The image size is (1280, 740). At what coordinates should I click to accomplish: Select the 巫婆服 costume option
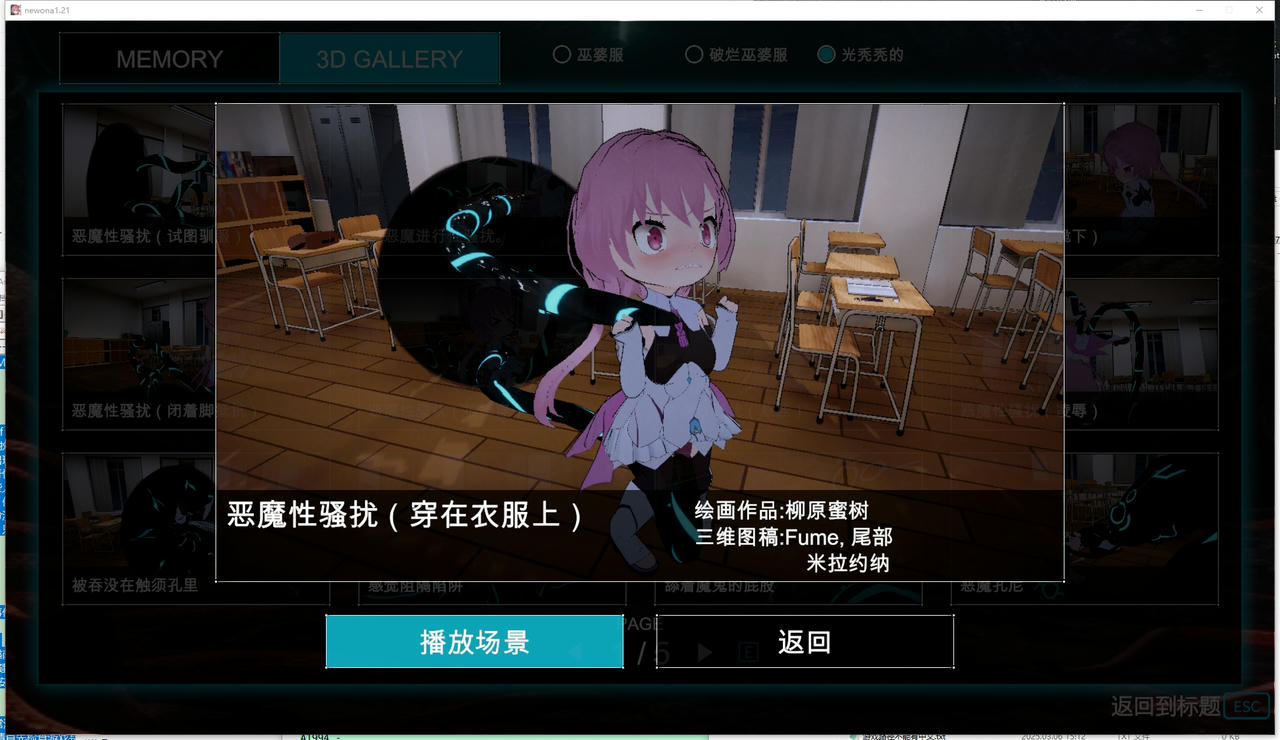tap(562, 55)
